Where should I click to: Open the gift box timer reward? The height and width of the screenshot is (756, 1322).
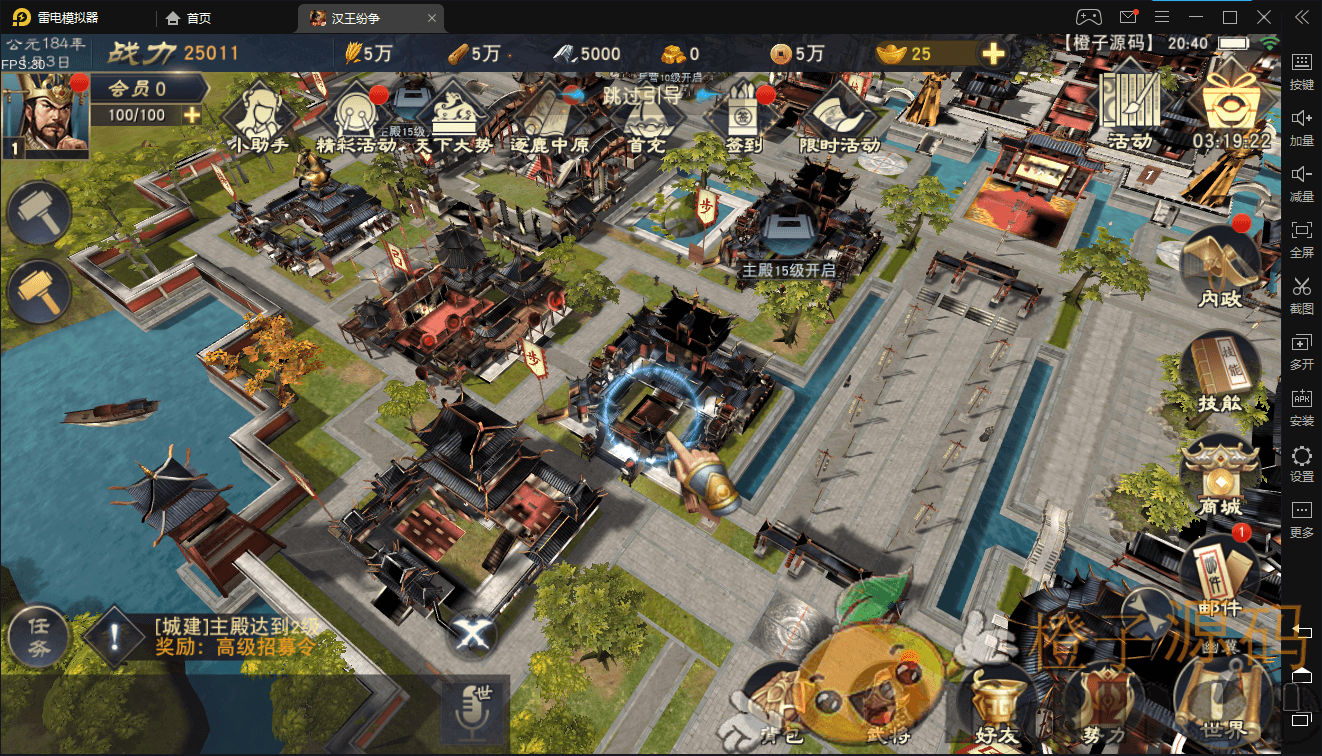[x=1231, y=102]
